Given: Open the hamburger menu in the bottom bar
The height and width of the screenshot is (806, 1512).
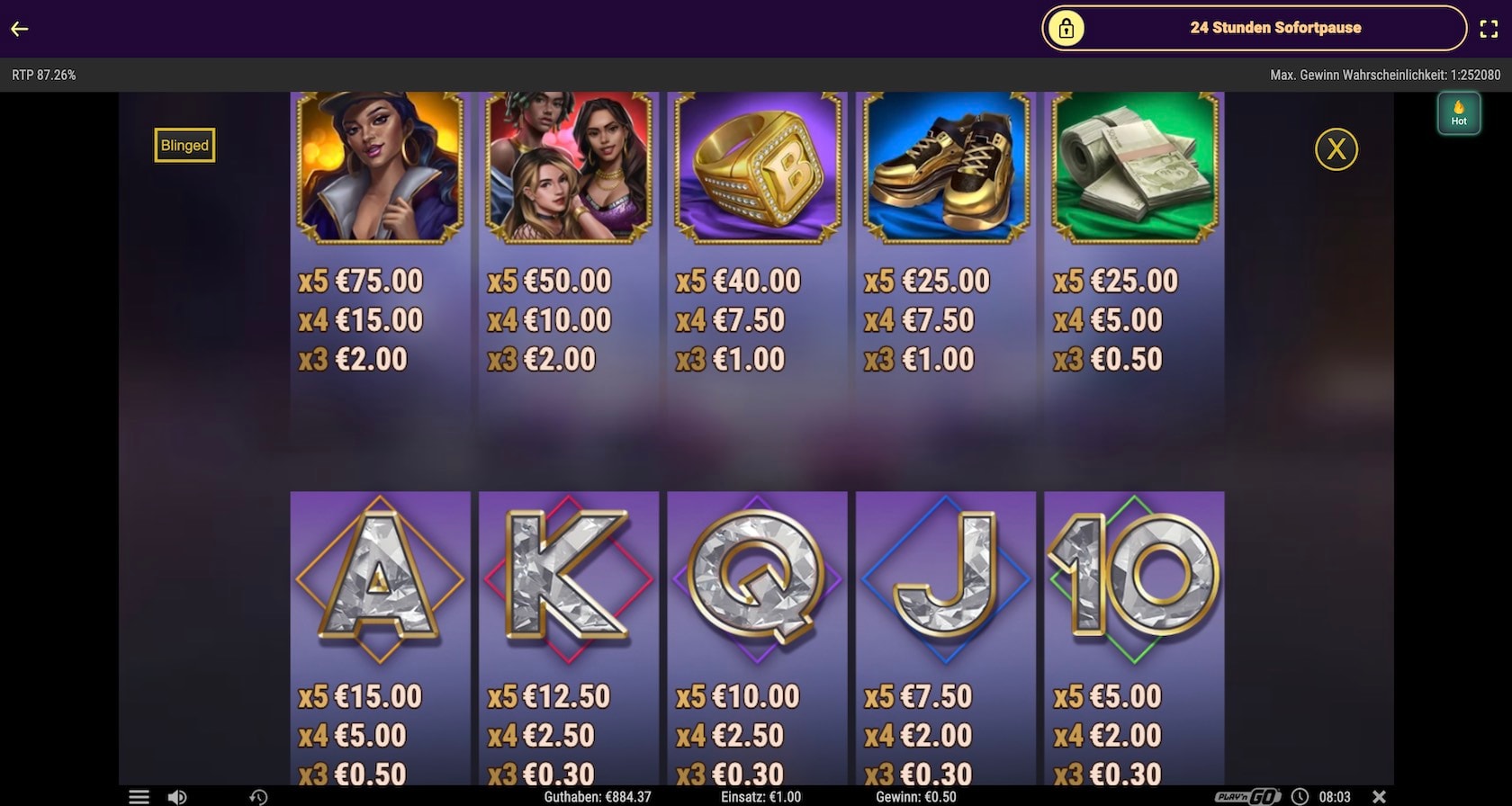Looking at the screenshot, I should pos(139,797).
